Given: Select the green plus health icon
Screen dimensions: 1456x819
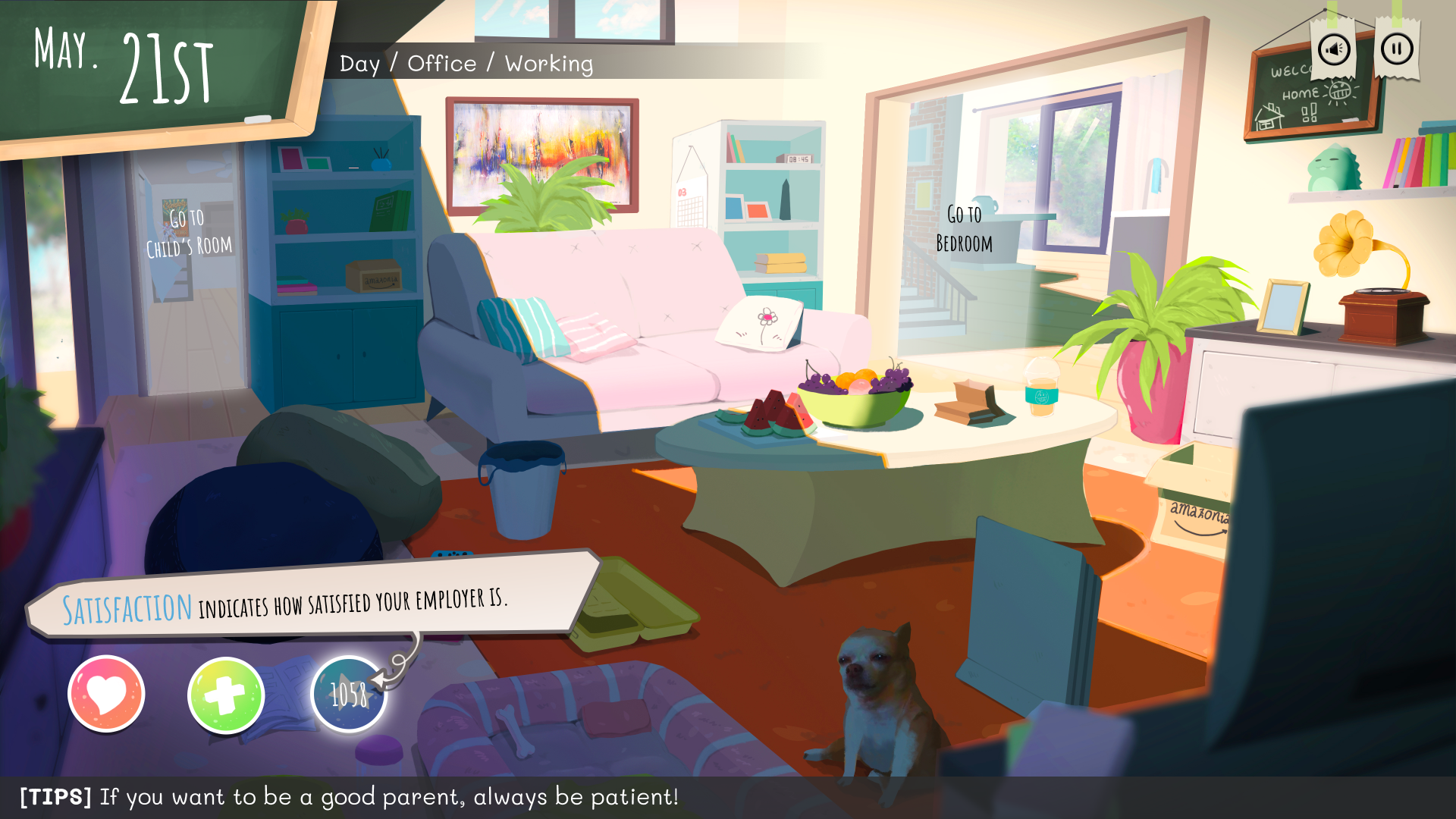Looking at the screenshot, I should click(x=226, y=695).
